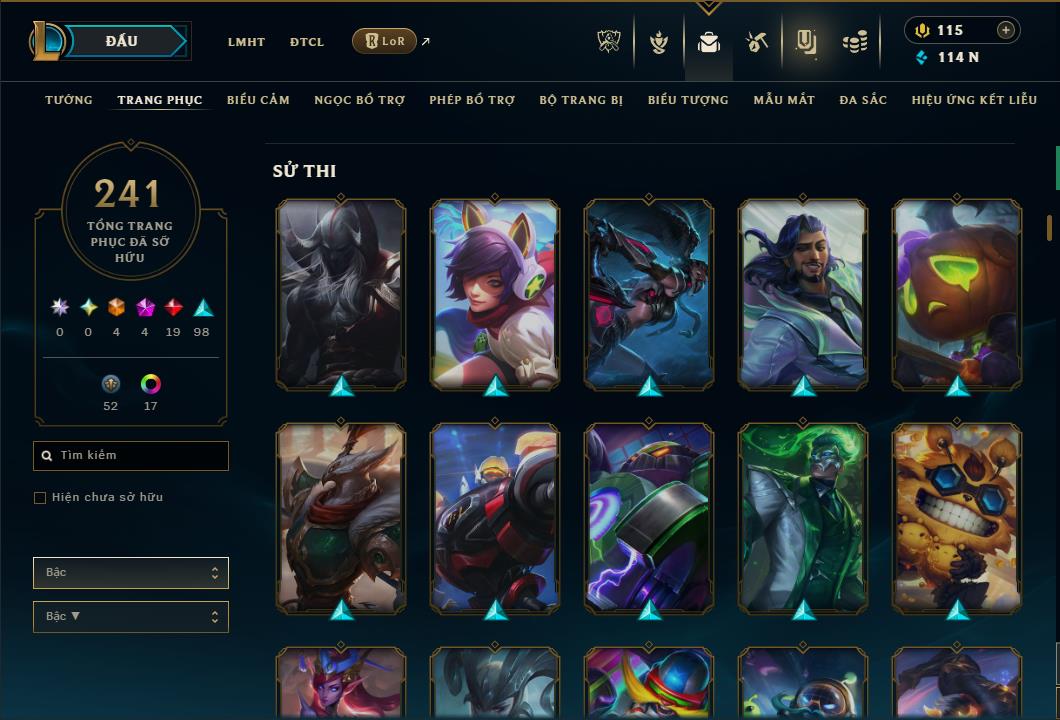Open the LMHT home link
This screenshot has width=1060, height=720.
pyautogui.click(x=246, y=42)
